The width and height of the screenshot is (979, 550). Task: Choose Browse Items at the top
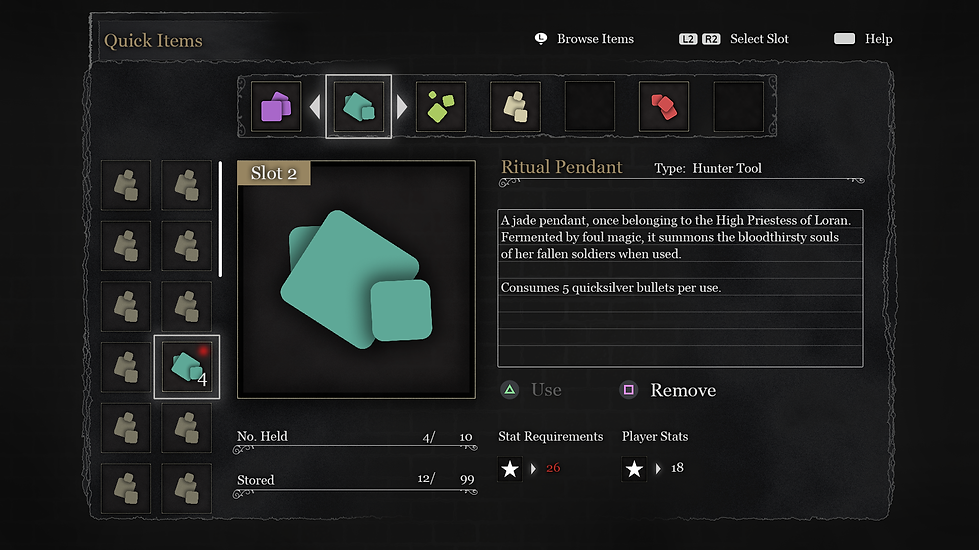(x=584, y=39)
